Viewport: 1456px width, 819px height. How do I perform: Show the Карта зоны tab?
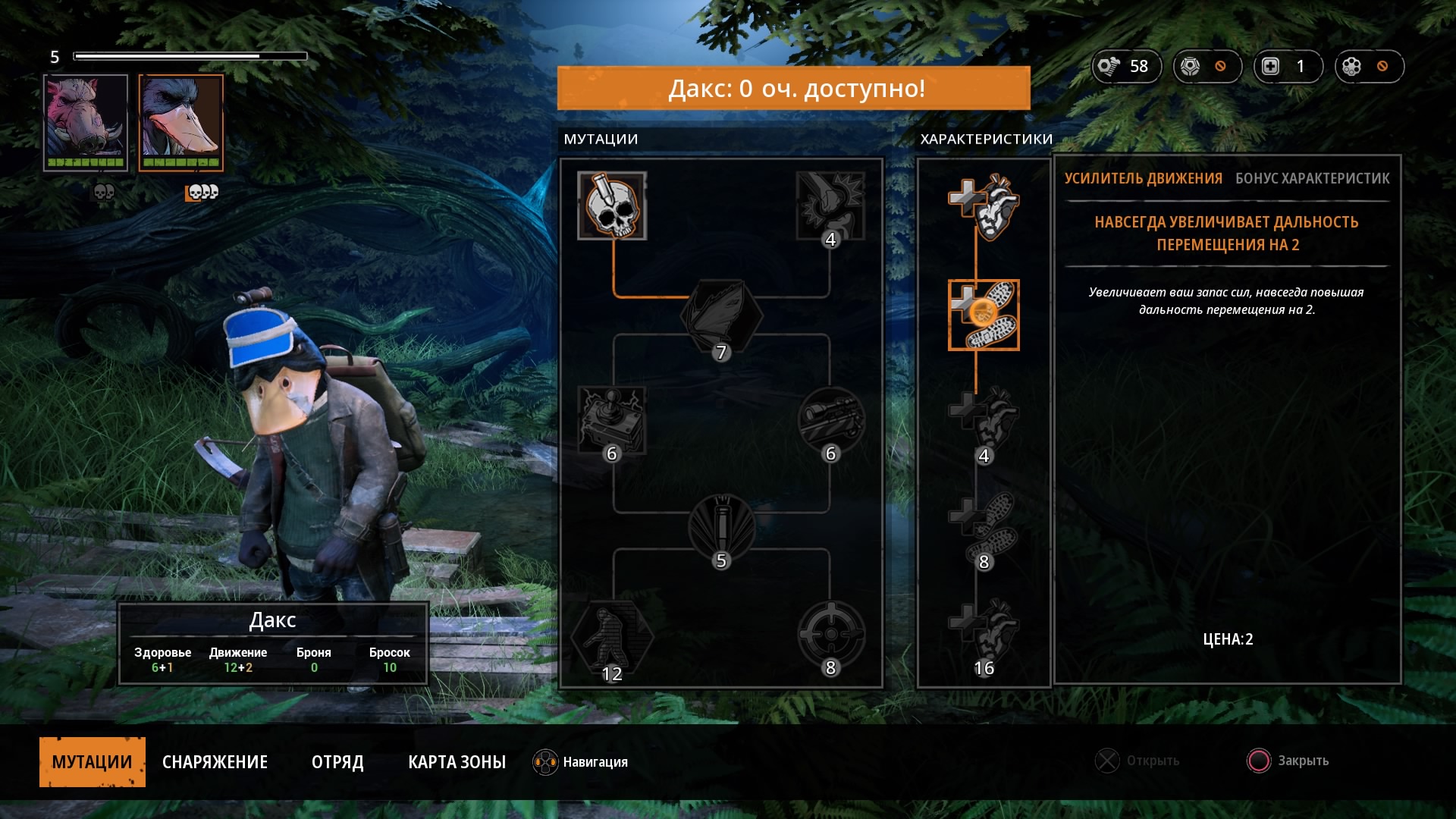[x=457, y=761]
